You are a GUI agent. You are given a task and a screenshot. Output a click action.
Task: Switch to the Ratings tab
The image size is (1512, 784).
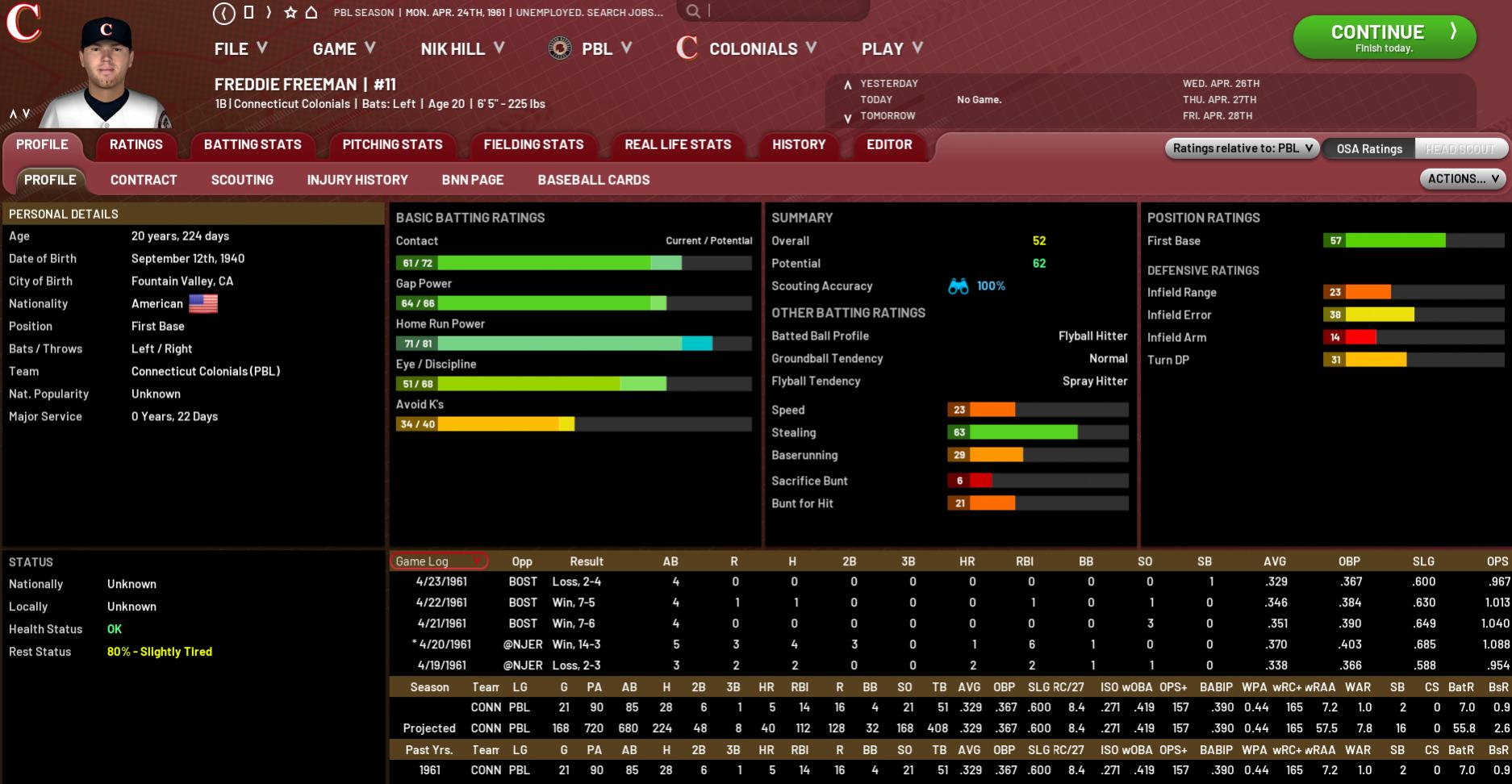(136, 145)
